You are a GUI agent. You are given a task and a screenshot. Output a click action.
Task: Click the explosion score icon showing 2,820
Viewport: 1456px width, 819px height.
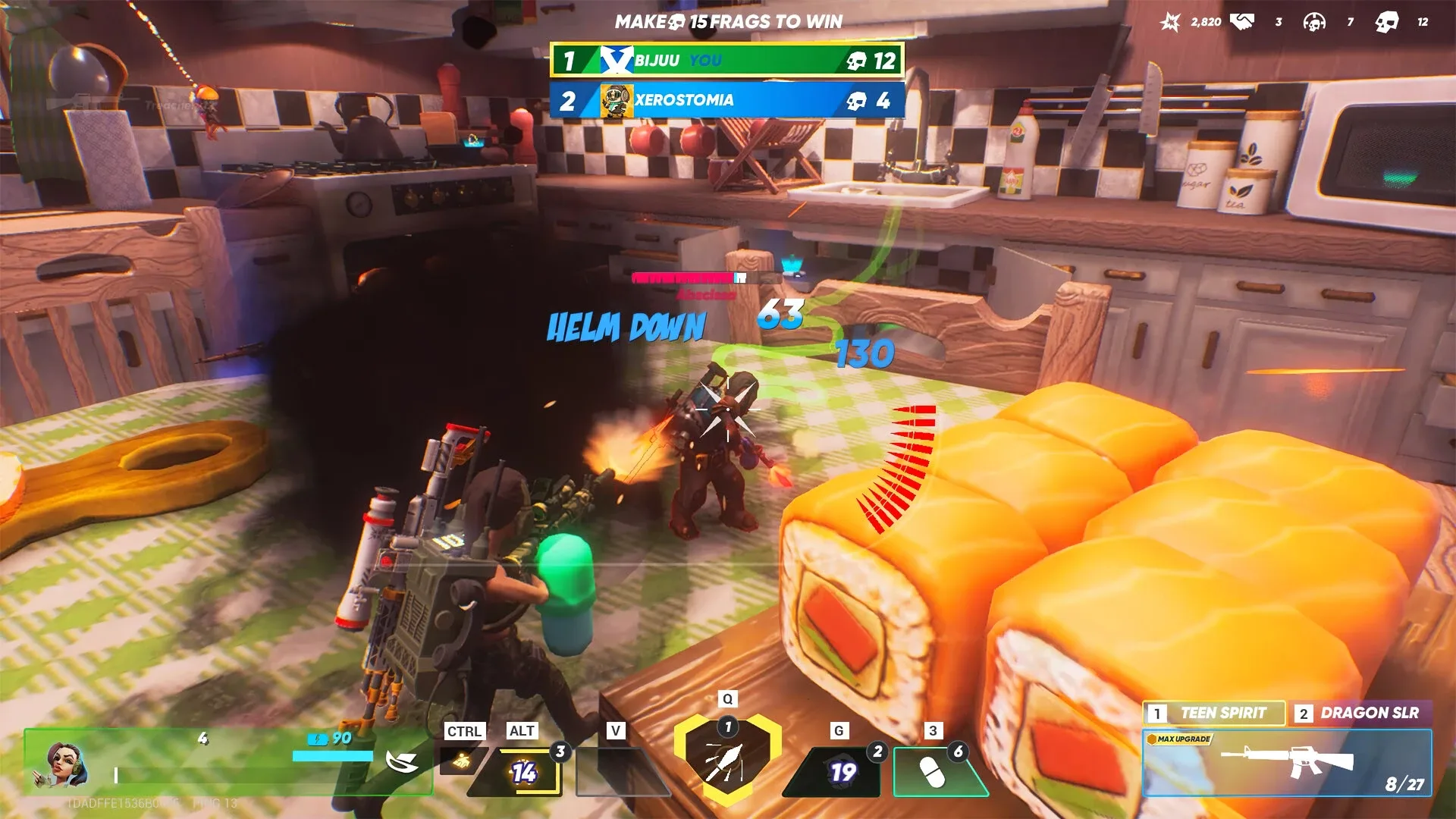[x=1172, y=20]
